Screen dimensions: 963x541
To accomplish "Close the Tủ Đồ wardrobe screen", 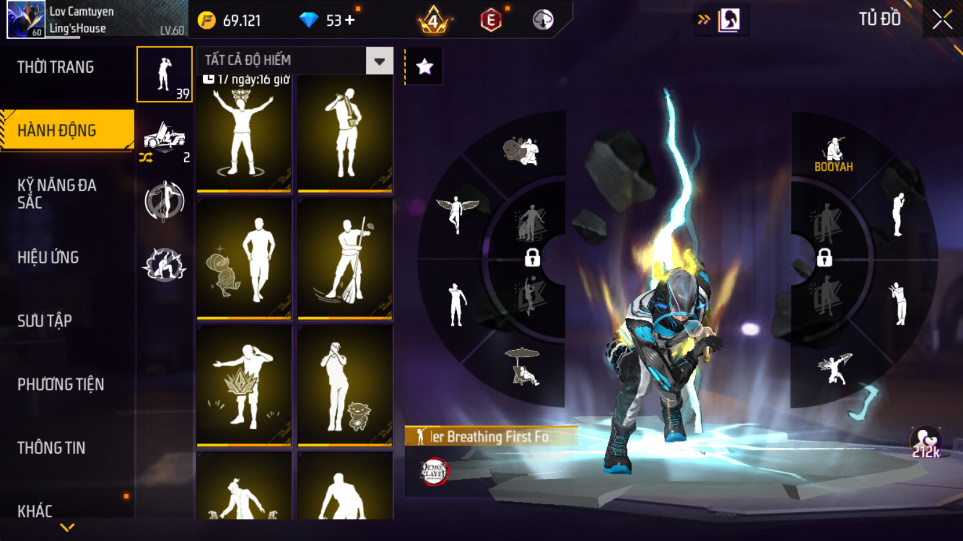I will [x=942, y=20].
